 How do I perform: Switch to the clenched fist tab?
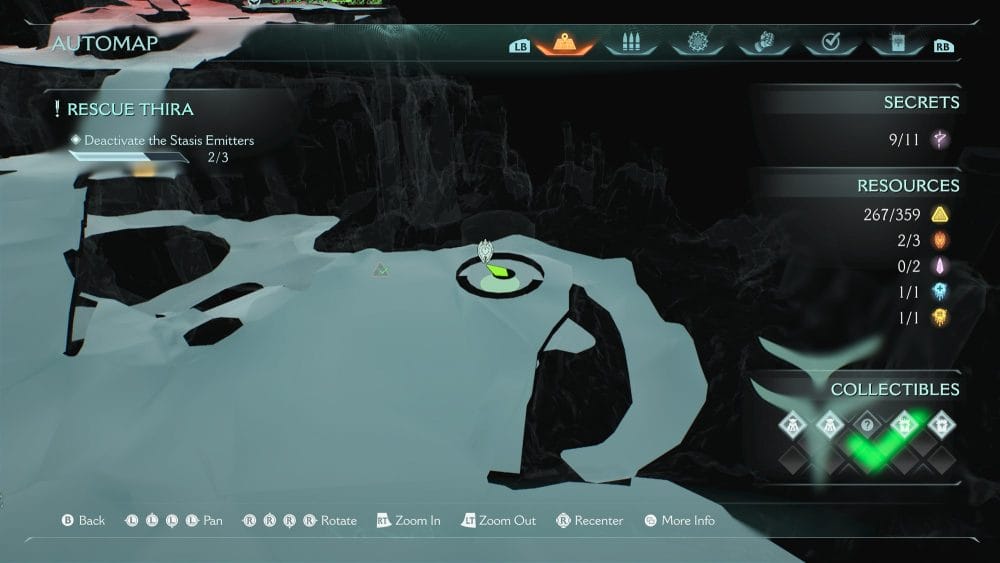[x=762, y=44]
